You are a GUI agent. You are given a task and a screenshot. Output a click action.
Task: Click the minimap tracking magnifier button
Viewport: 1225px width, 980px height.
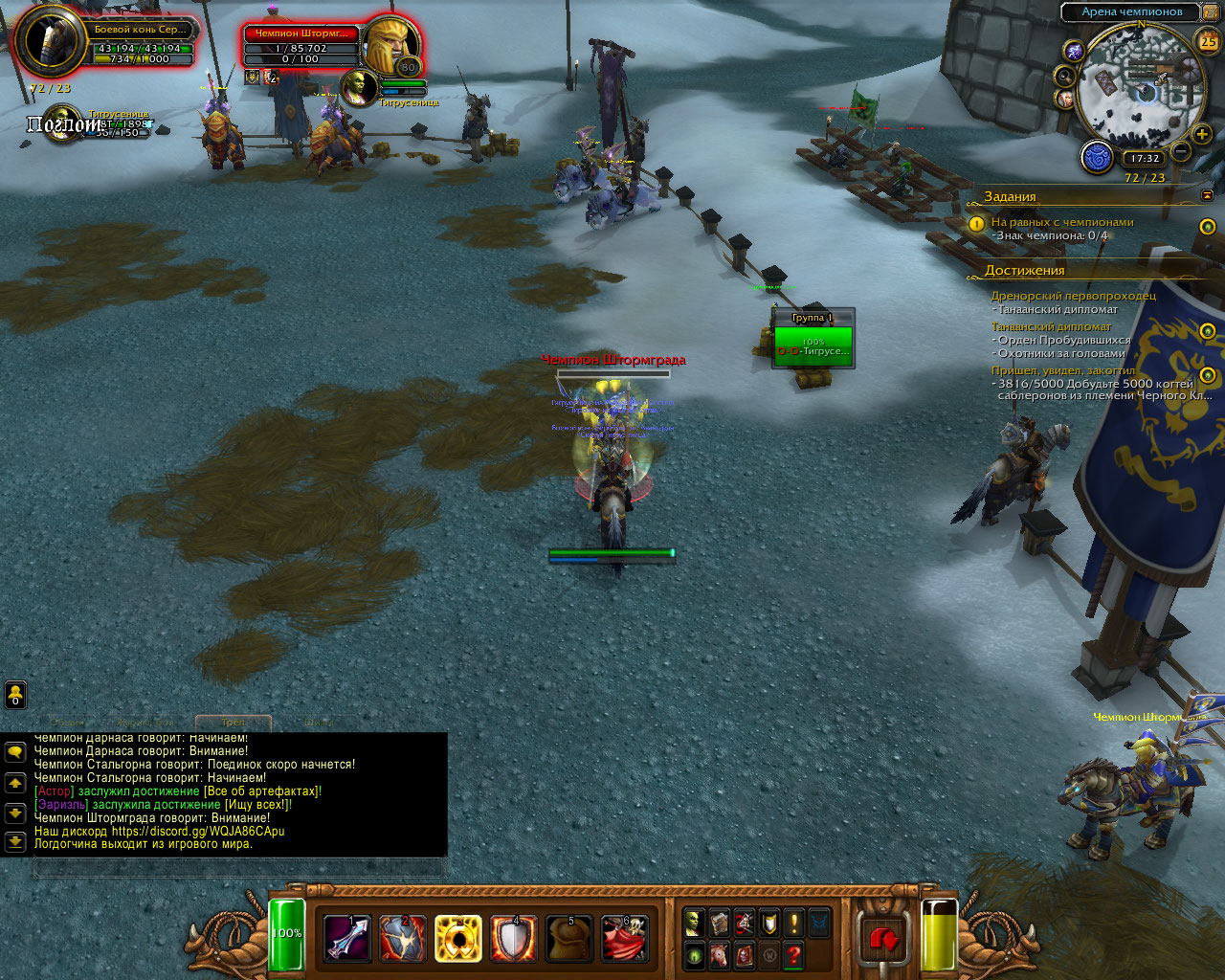pos(1065,76)
